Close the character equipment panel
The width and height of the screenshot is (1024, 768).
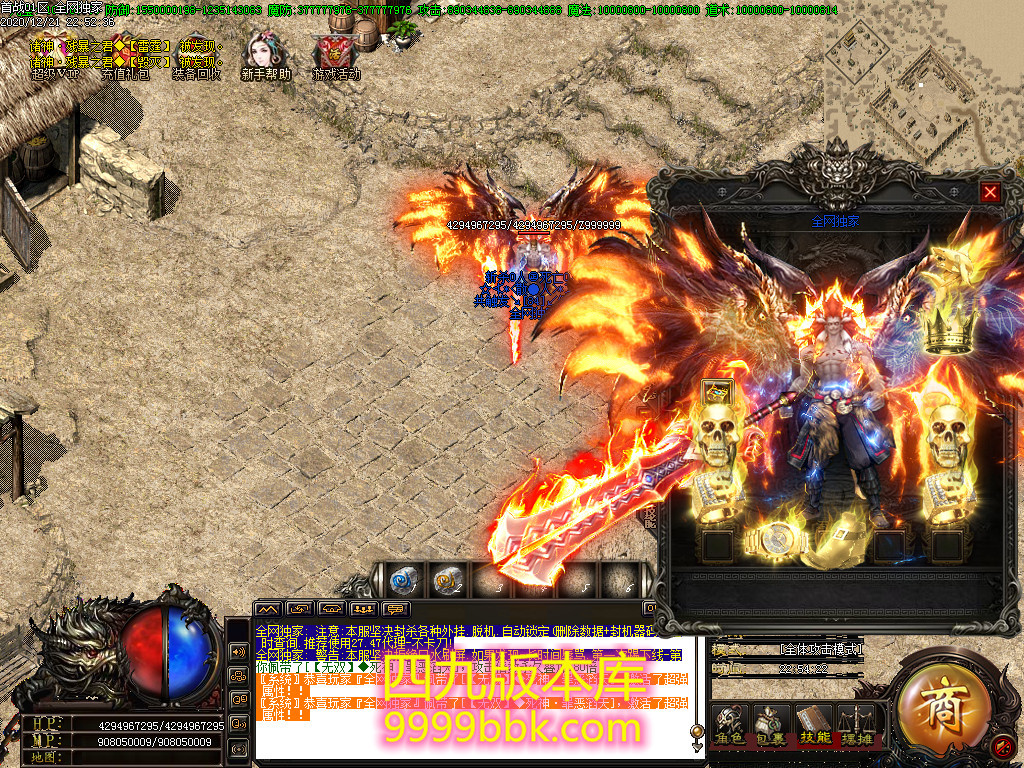(990, 192)
